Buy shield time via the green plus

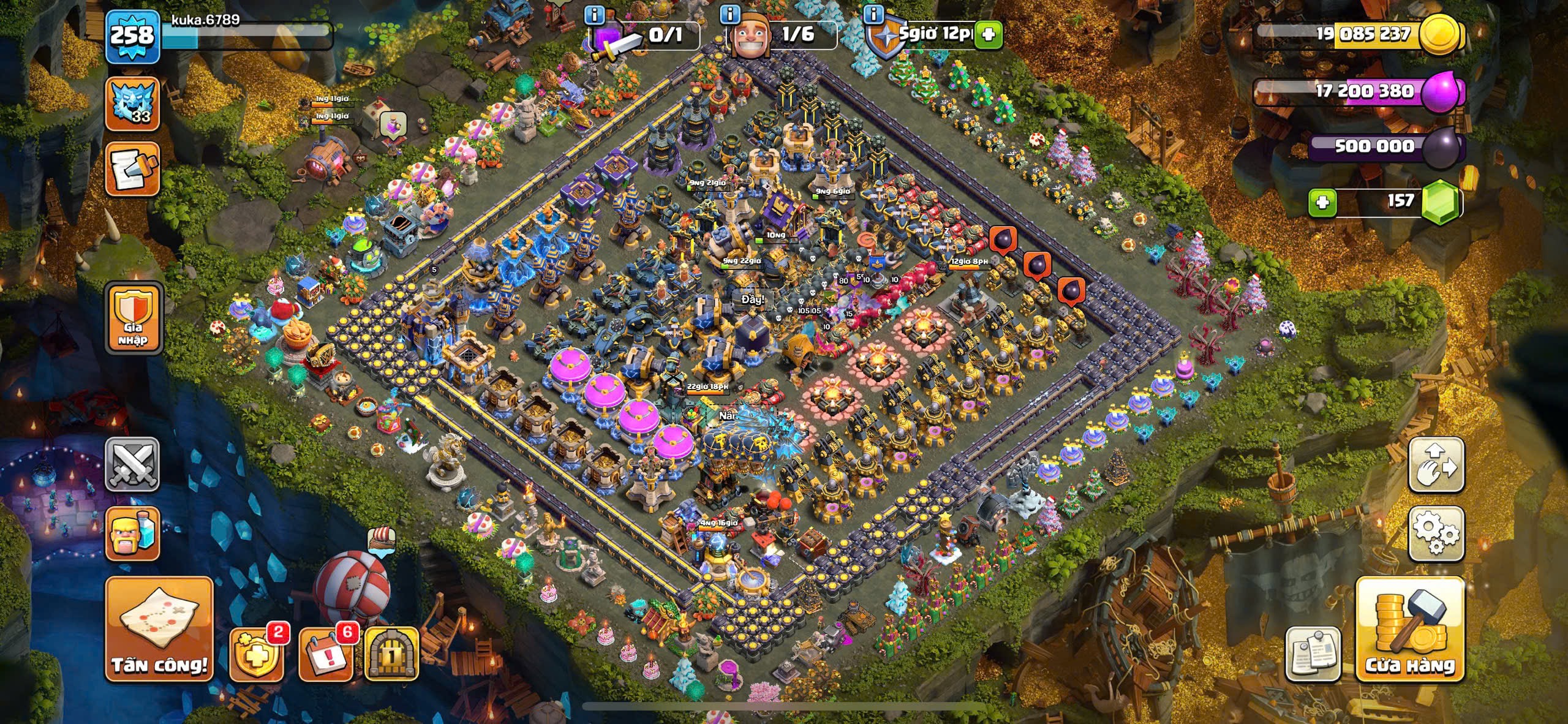(x=988, y=35)
